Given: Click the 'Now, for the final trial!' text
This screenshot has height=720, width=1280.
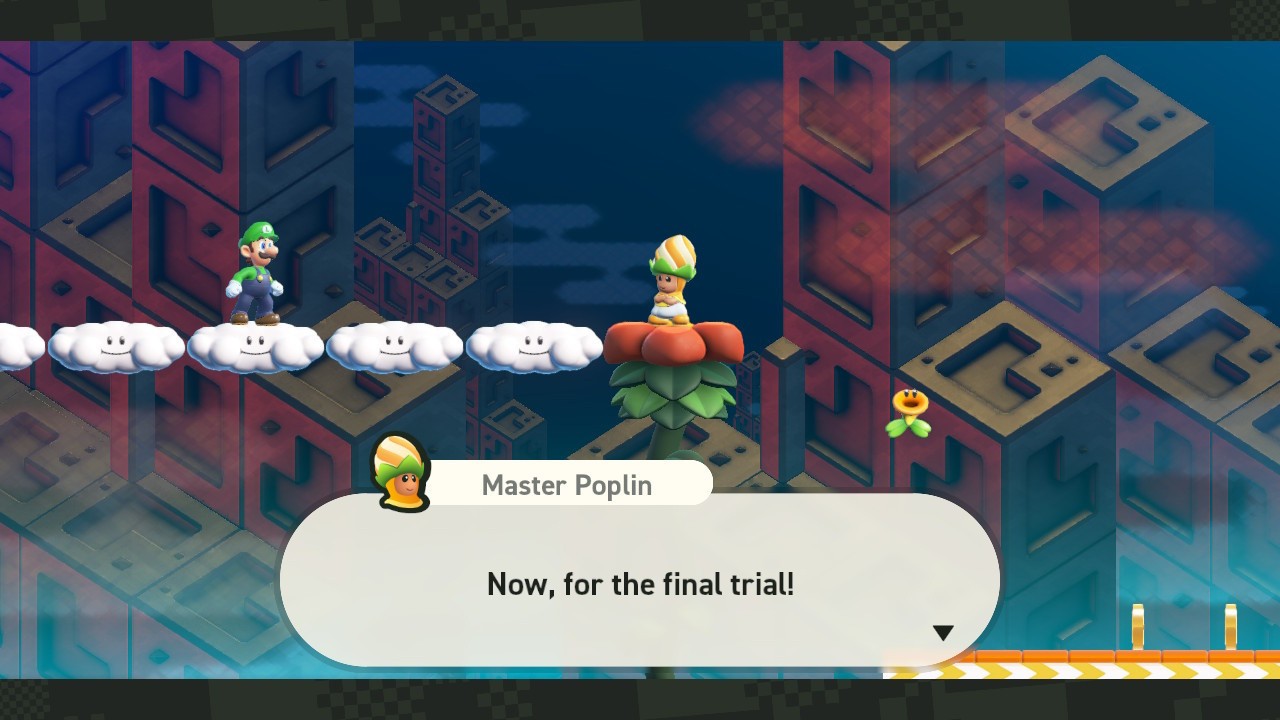Looking at the screenshot, I should tap(641, 584).
